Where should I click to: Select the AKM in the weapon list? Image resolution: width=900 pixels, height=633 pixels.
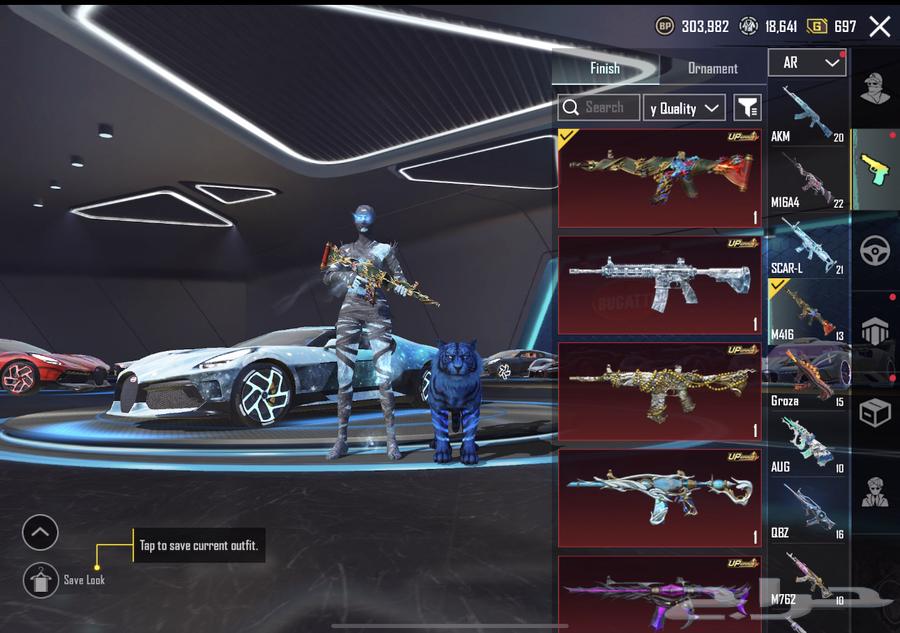[x=808, y=114]
